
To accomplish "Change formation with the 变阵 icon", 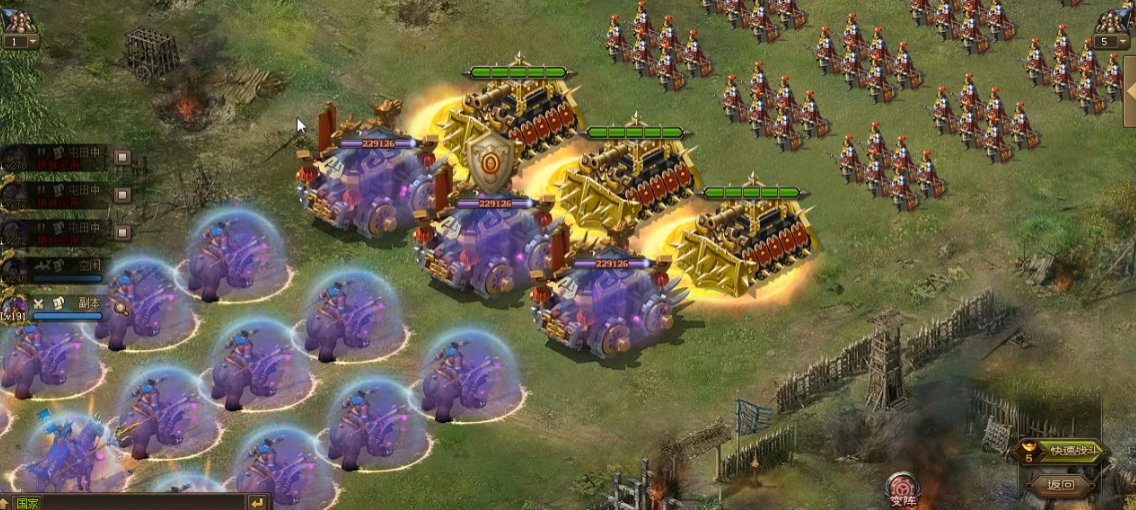I will click(902, 490).
